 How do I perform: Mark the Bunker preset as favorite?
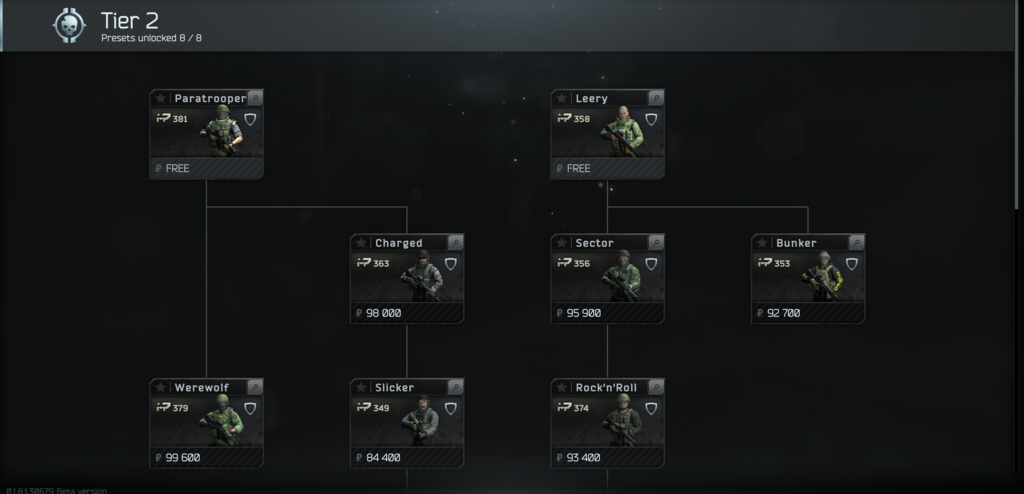coord(762,243)
